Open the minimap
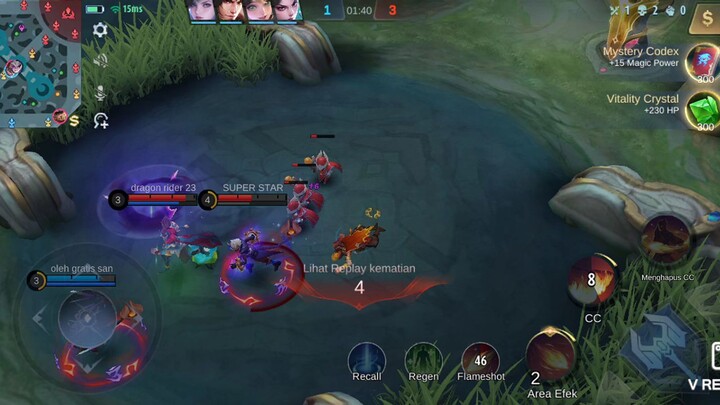720x405 pixels. point(40,63)
